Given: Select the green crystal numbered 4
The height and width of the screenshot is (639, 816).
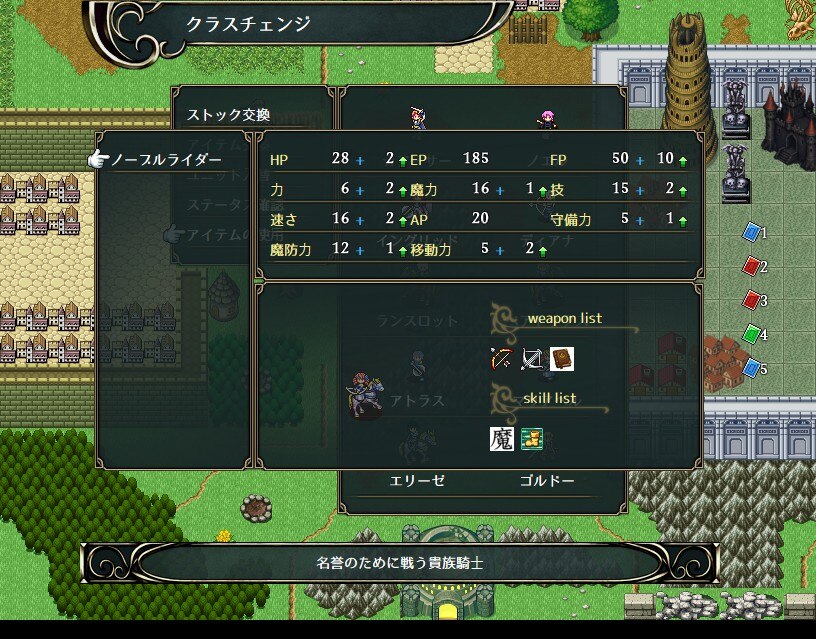Looking at the screenshot, I should [x=752, y=334].
